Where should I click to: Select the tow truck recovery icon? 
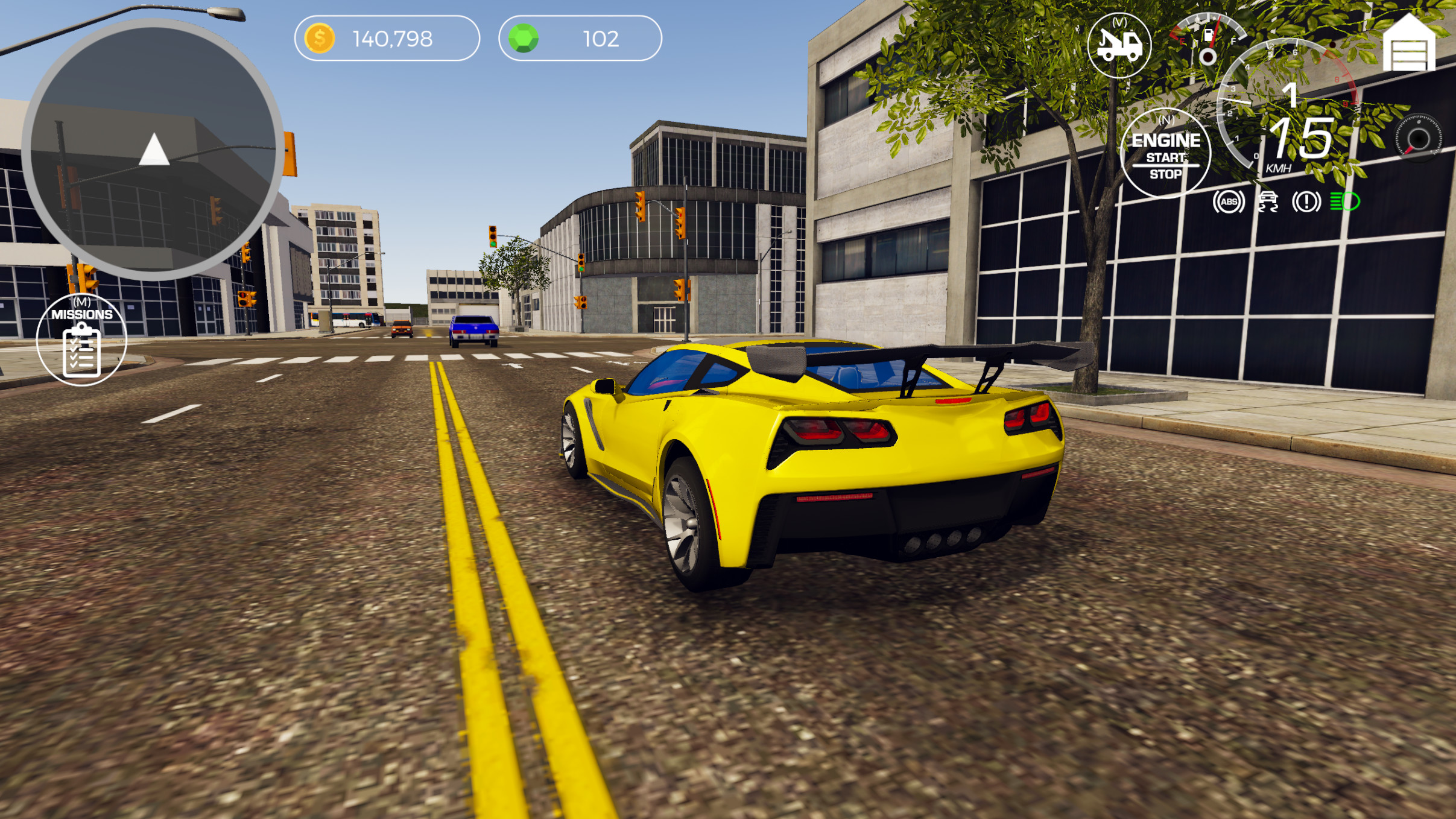coord(1119,46)
